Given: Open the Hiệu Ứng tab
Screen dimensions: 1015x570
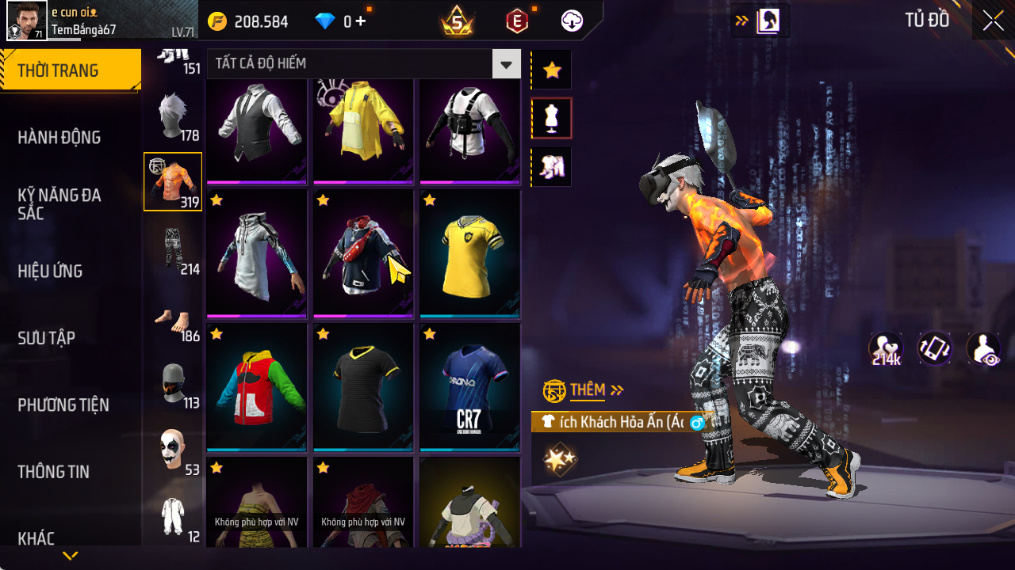Looking at the screenshot, I should coord(50,271).
